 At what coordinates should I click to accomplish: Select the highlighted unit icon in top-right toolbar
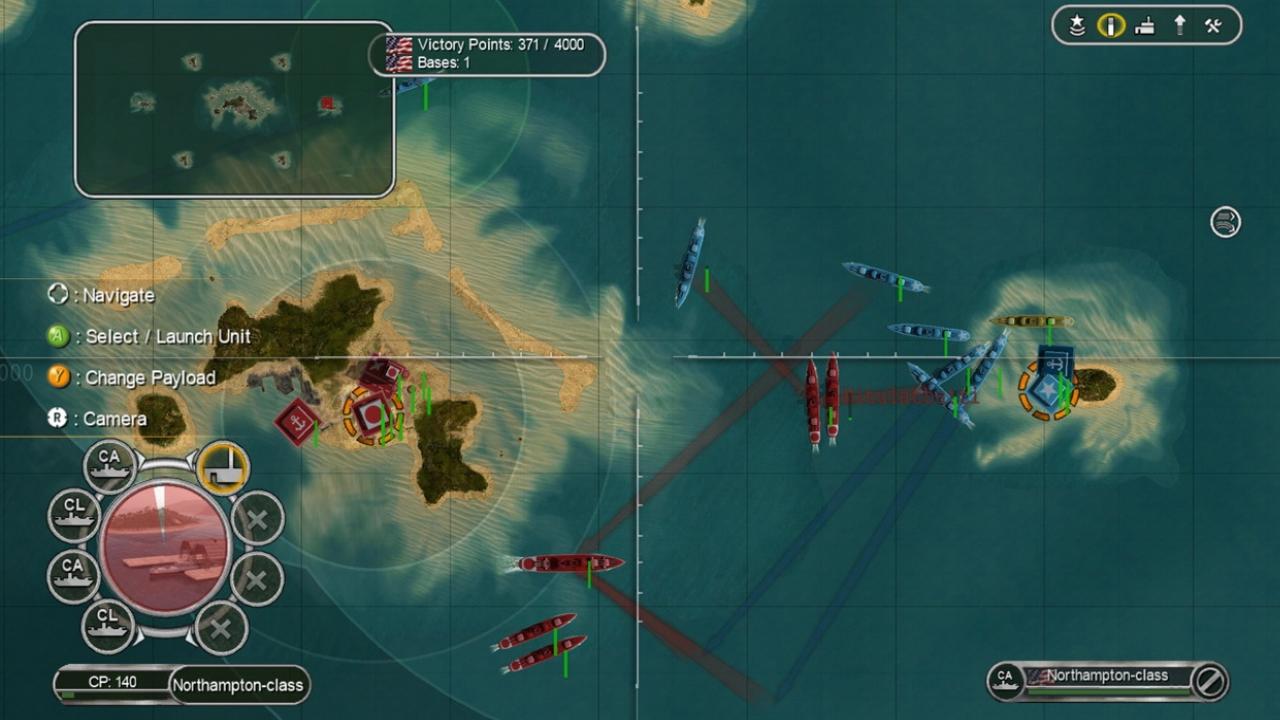pos(1110,26)
